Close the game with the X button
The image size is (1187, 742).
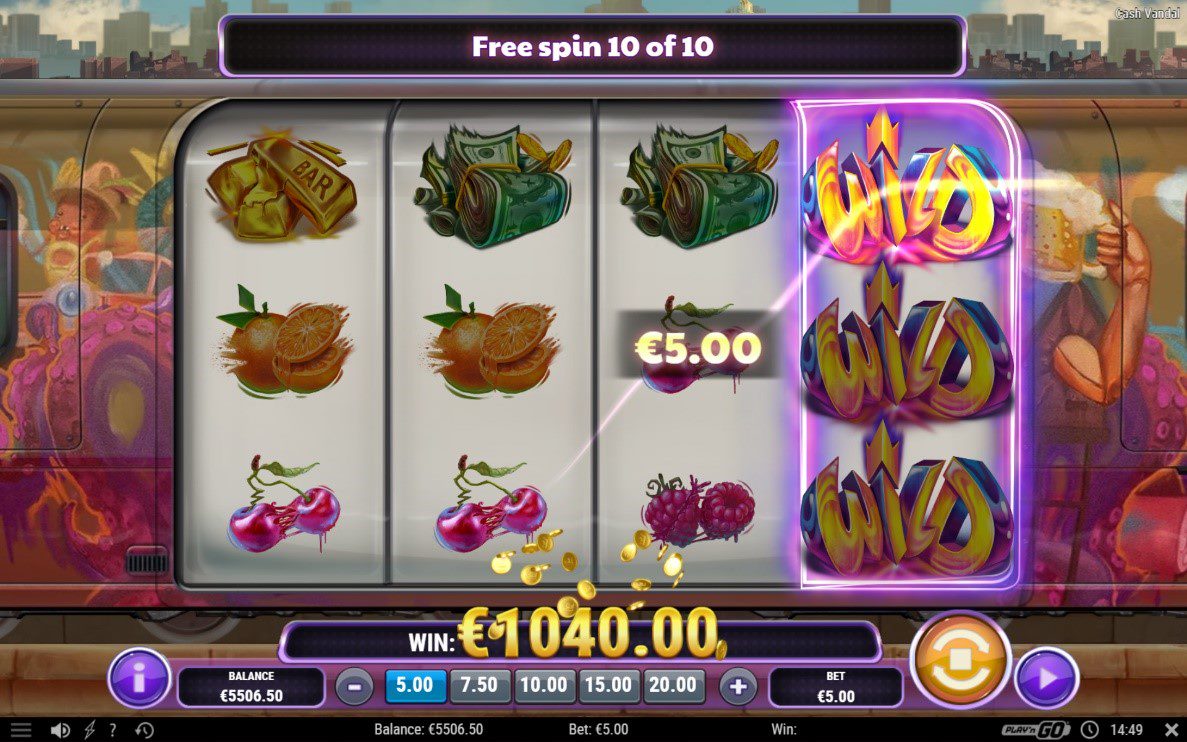tap(1172, 730)
